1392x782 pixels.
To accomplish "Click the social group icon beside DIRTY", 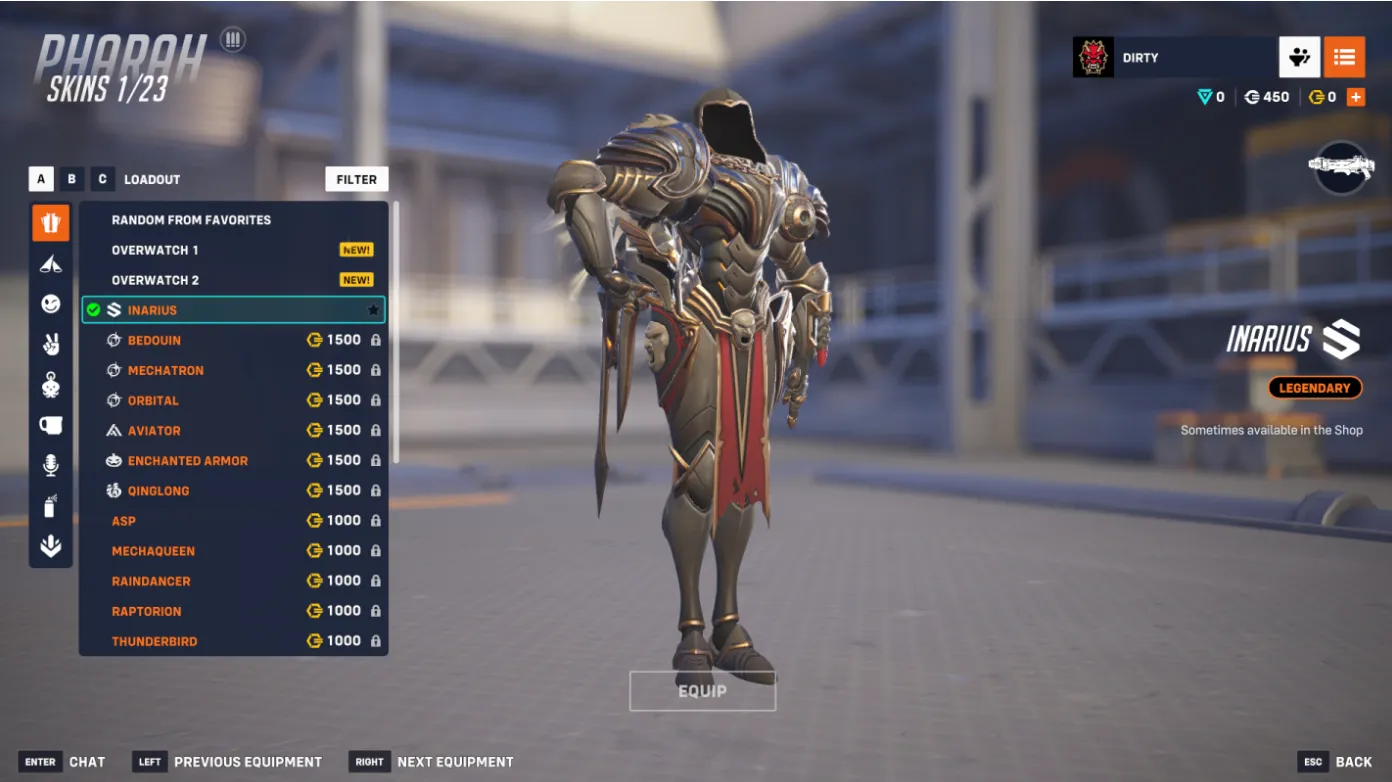I will (1299, 57).
